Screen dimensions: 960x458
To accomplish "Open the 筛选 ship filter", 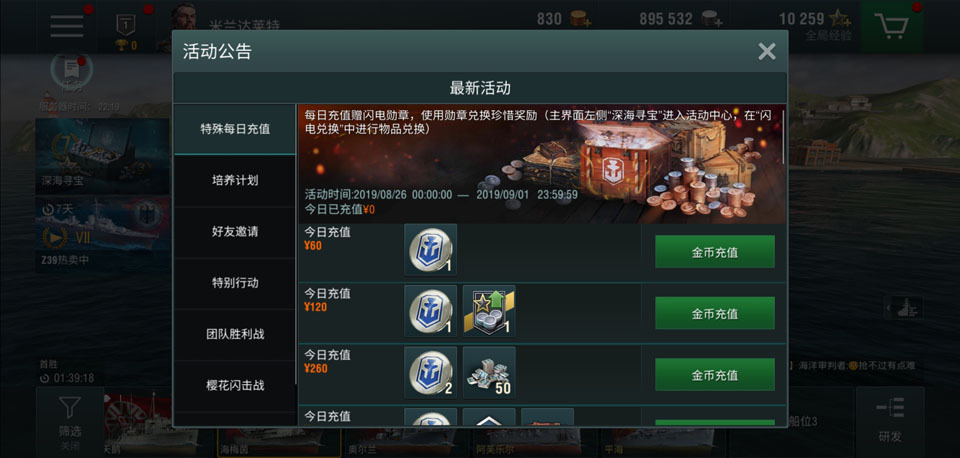I will 70,419.
